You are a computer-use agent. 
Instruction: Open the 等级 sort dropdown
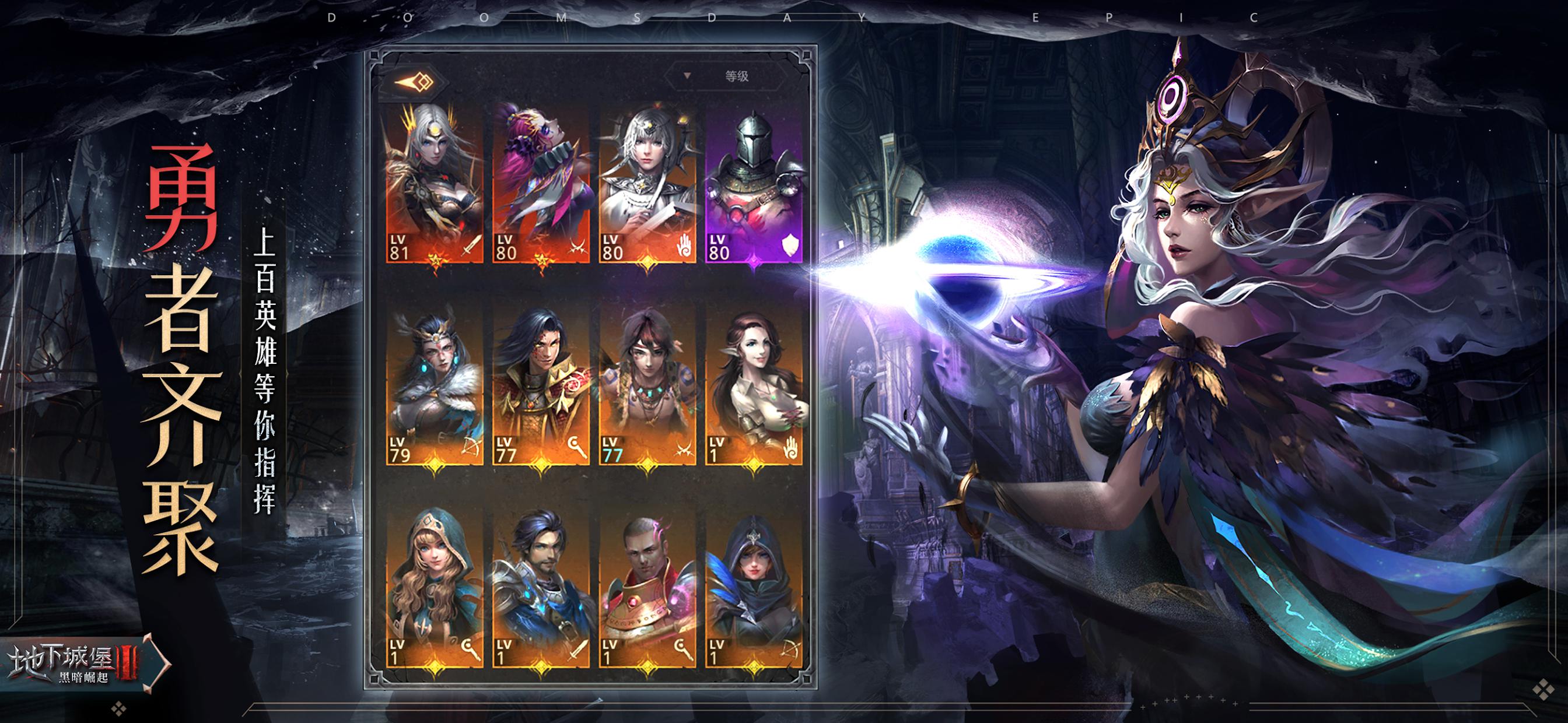724,76
